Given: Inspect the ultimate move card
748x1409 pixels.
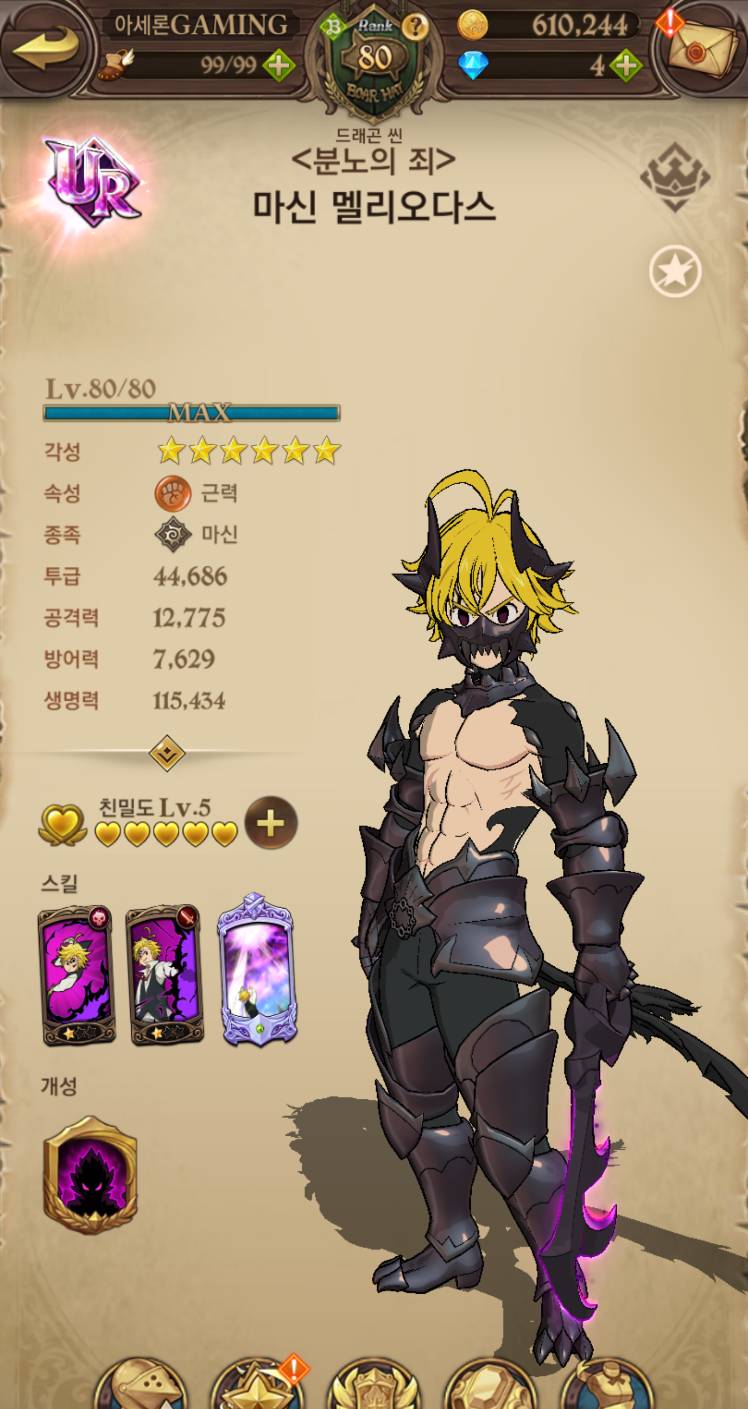Looking at the screenshot, I should (255, 970).
